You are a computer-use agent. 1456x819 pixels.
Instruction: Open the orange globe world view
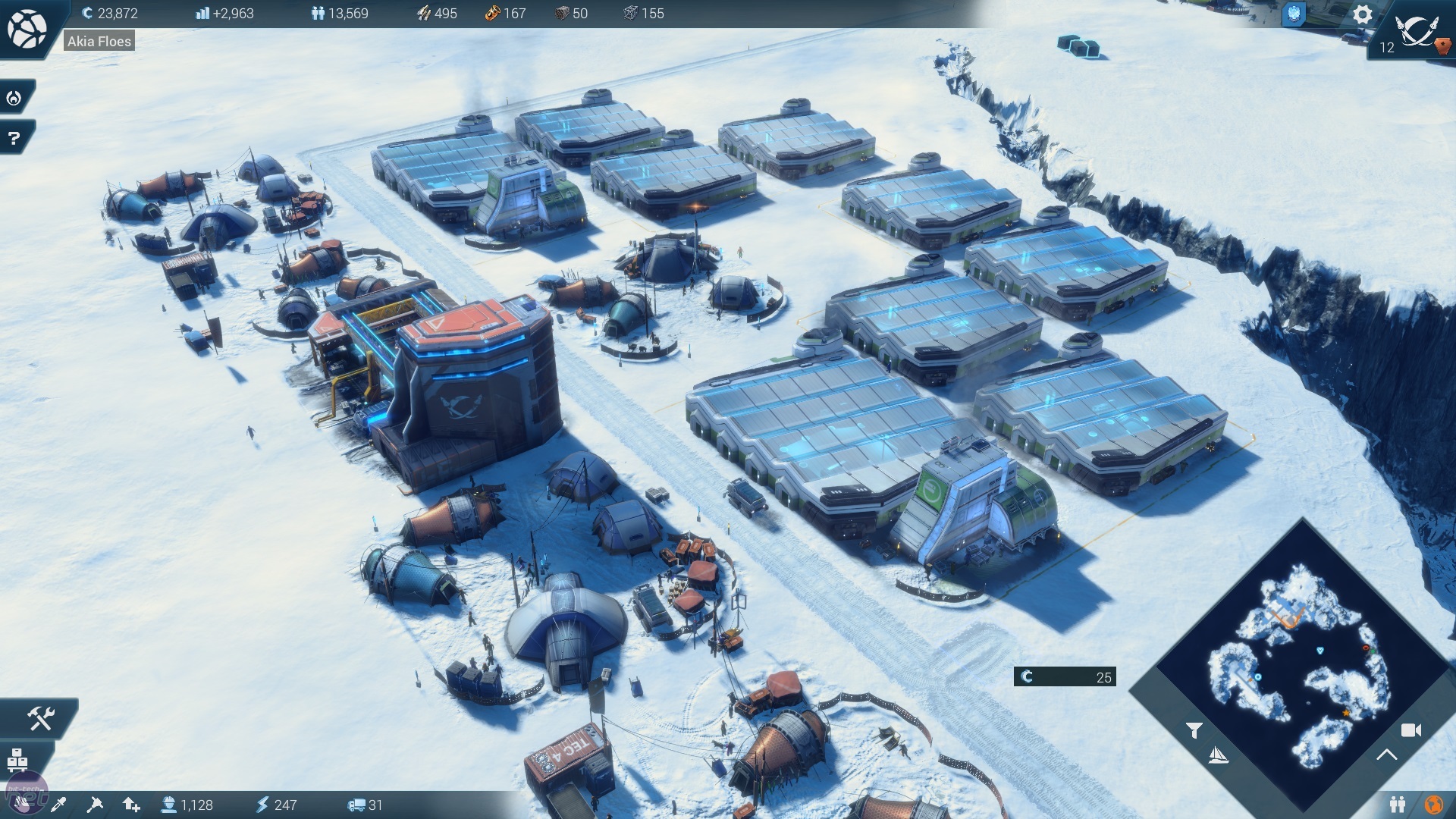click(x=1433, y=804)
